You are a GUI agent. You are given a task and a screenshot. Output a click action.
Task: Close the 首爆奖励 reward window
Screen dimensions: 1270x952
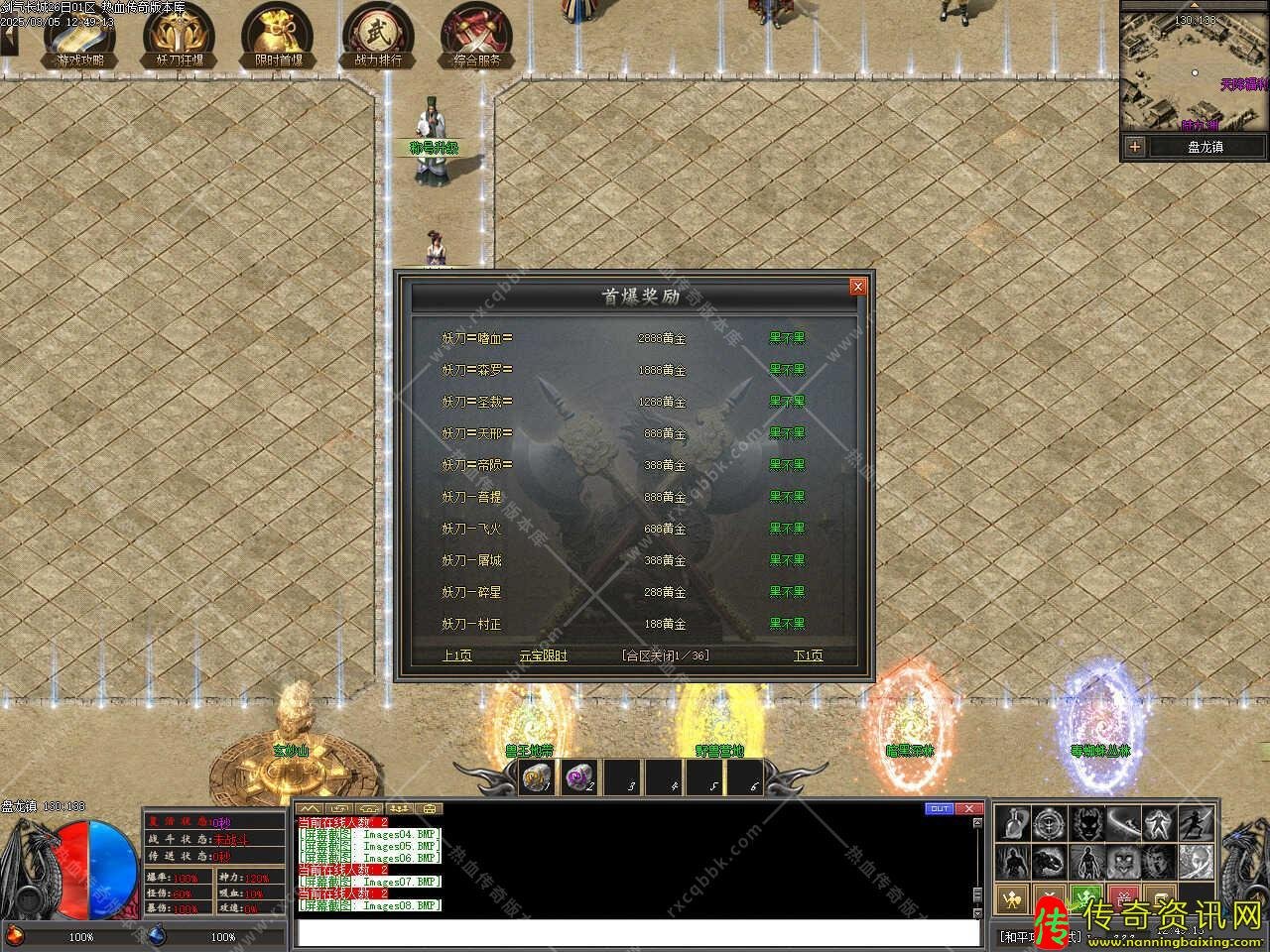858,287
